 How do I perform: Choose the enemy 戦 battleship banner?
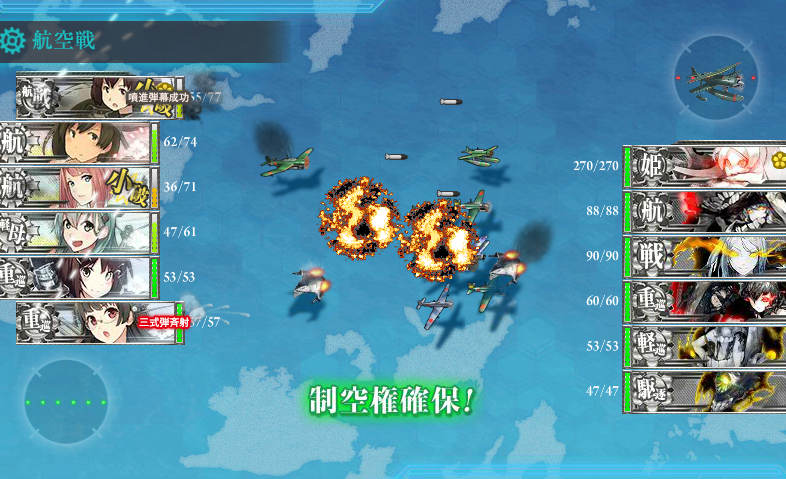(x=705, y=256)
